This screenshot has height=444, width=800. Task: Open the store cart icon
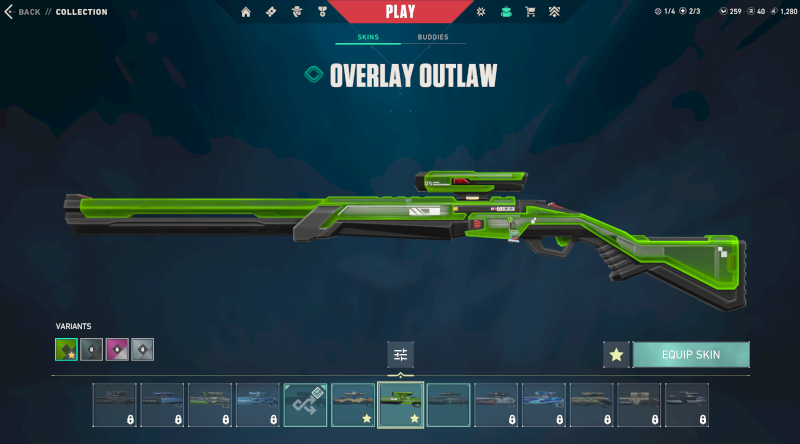click(x=530, y=12)
